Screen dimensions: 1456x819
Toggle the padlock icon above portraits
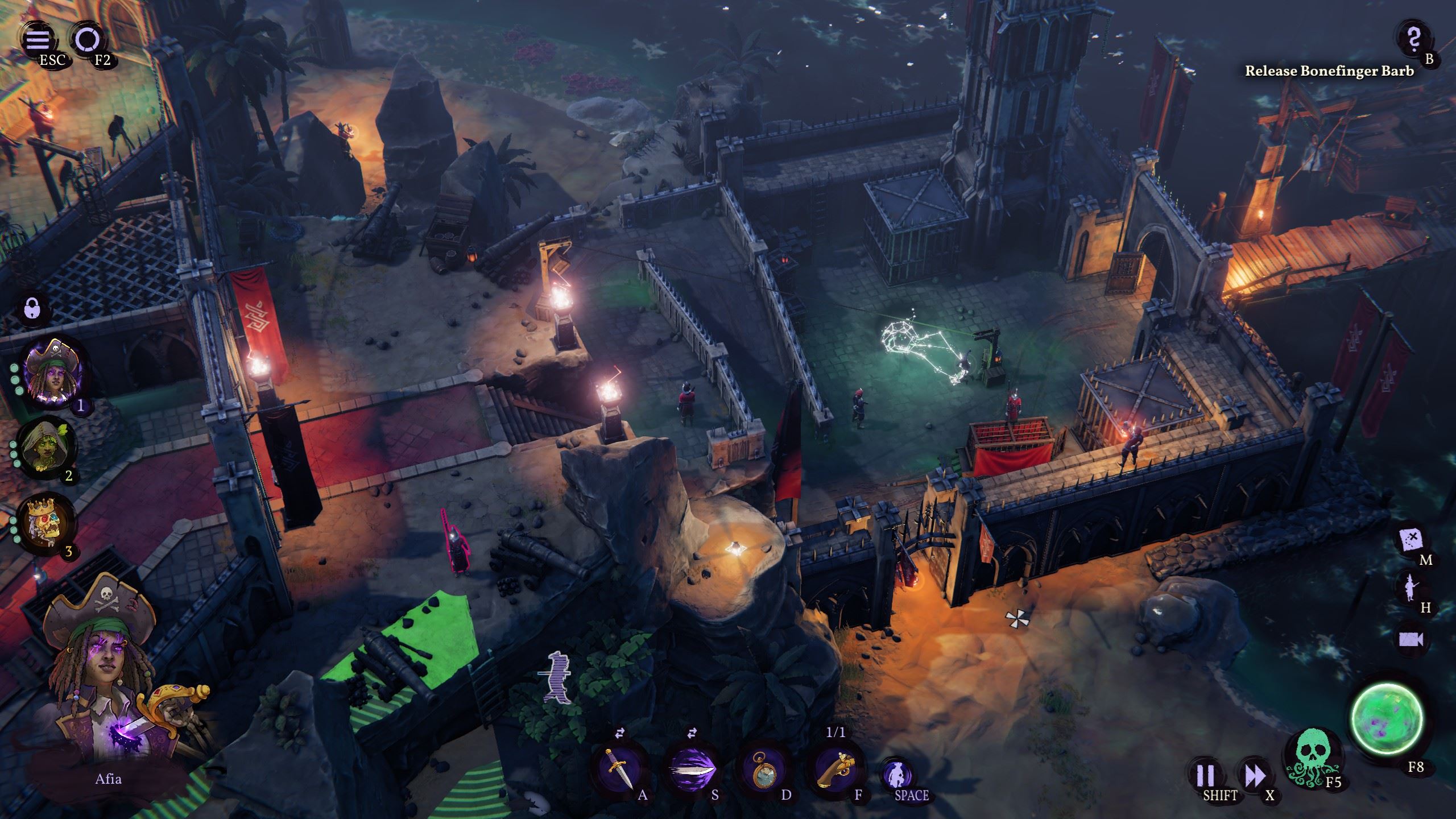coord(33,311)
